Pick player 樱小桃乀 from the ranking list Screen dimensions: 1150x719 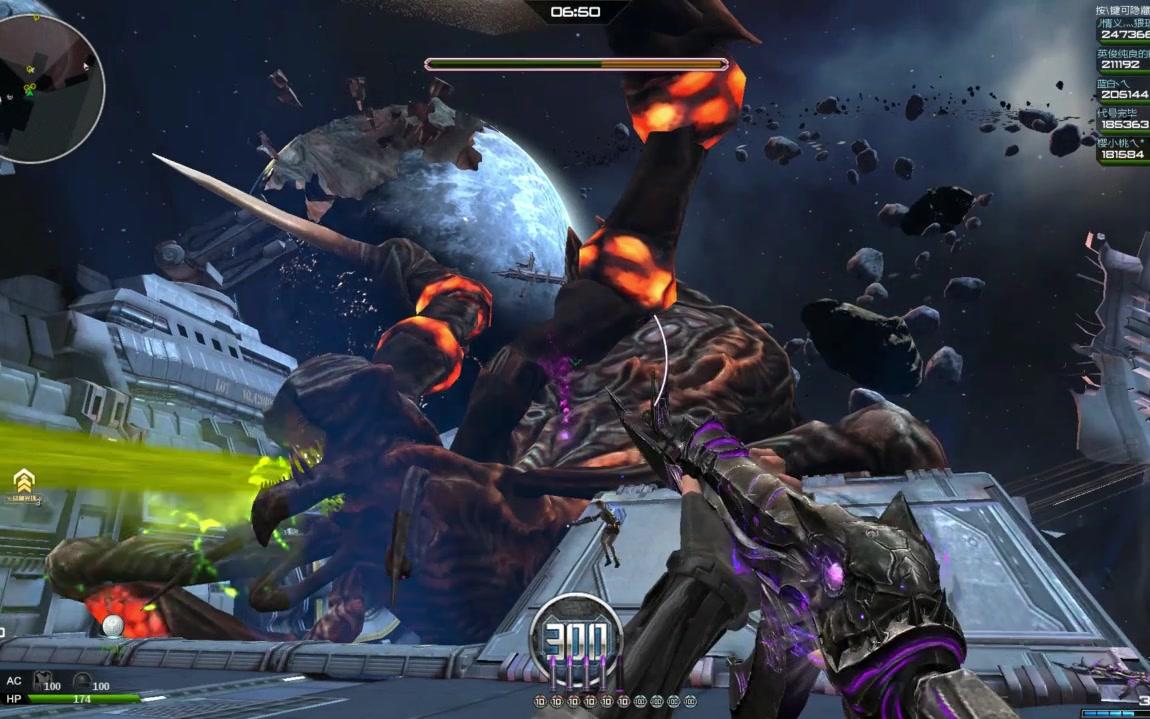[x=1123, y=148]
